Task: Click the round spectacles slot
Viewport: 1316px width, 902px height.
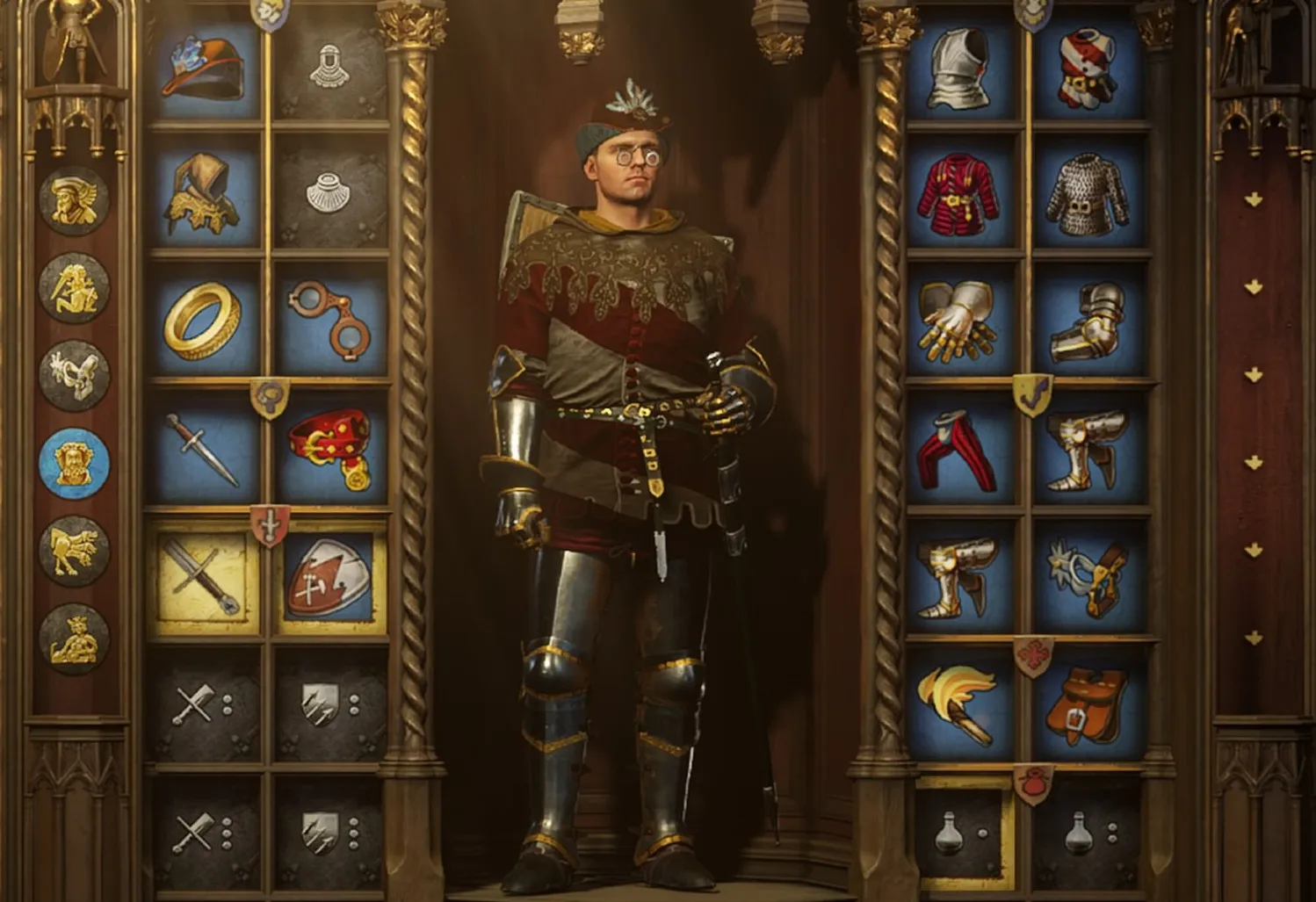Action: click(330, 321)
